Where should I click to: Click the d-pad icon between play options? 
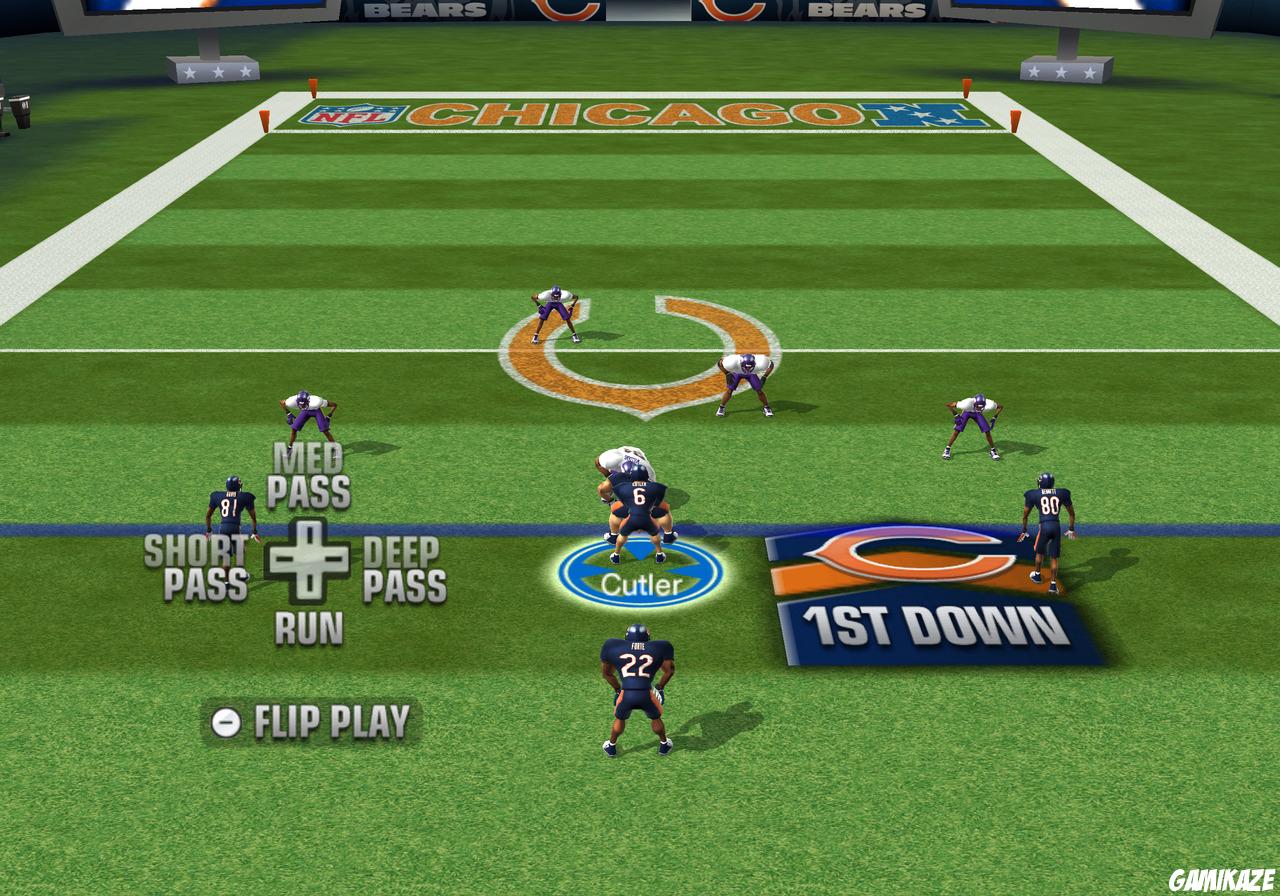308,558
